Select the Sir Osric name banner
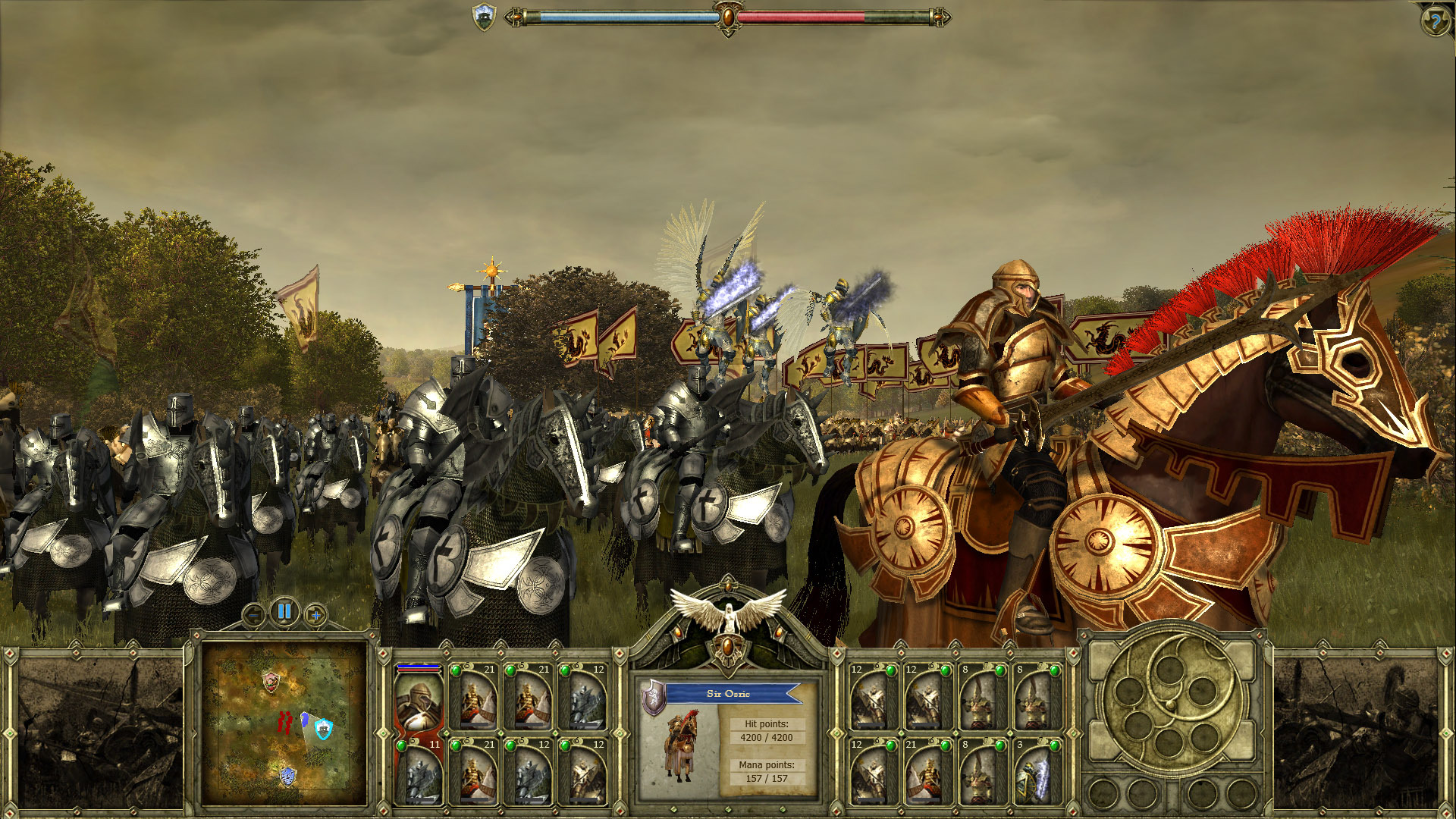 (730, 693)
